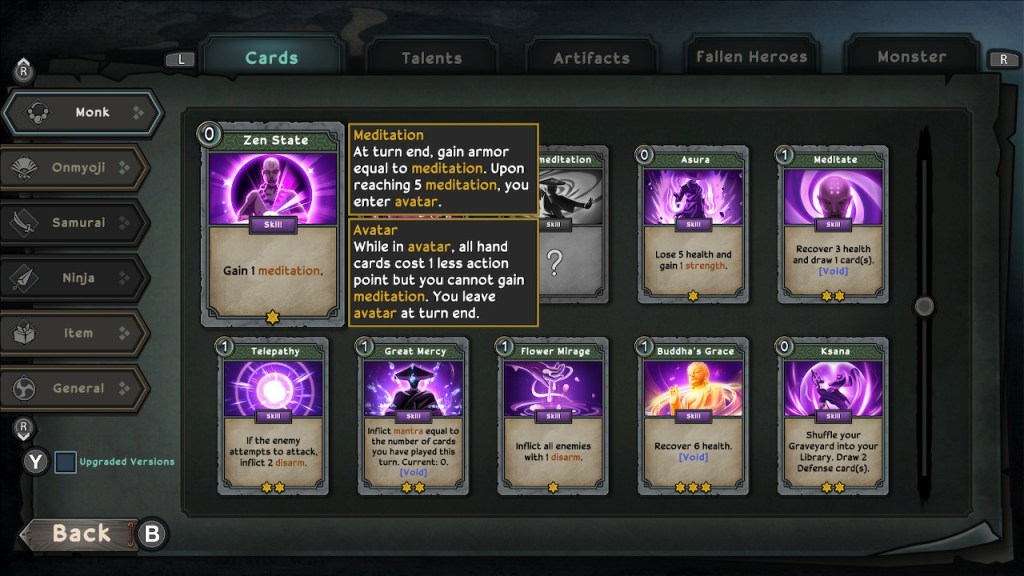
Task: Select the Telepathy card
Action: [273, 417]
